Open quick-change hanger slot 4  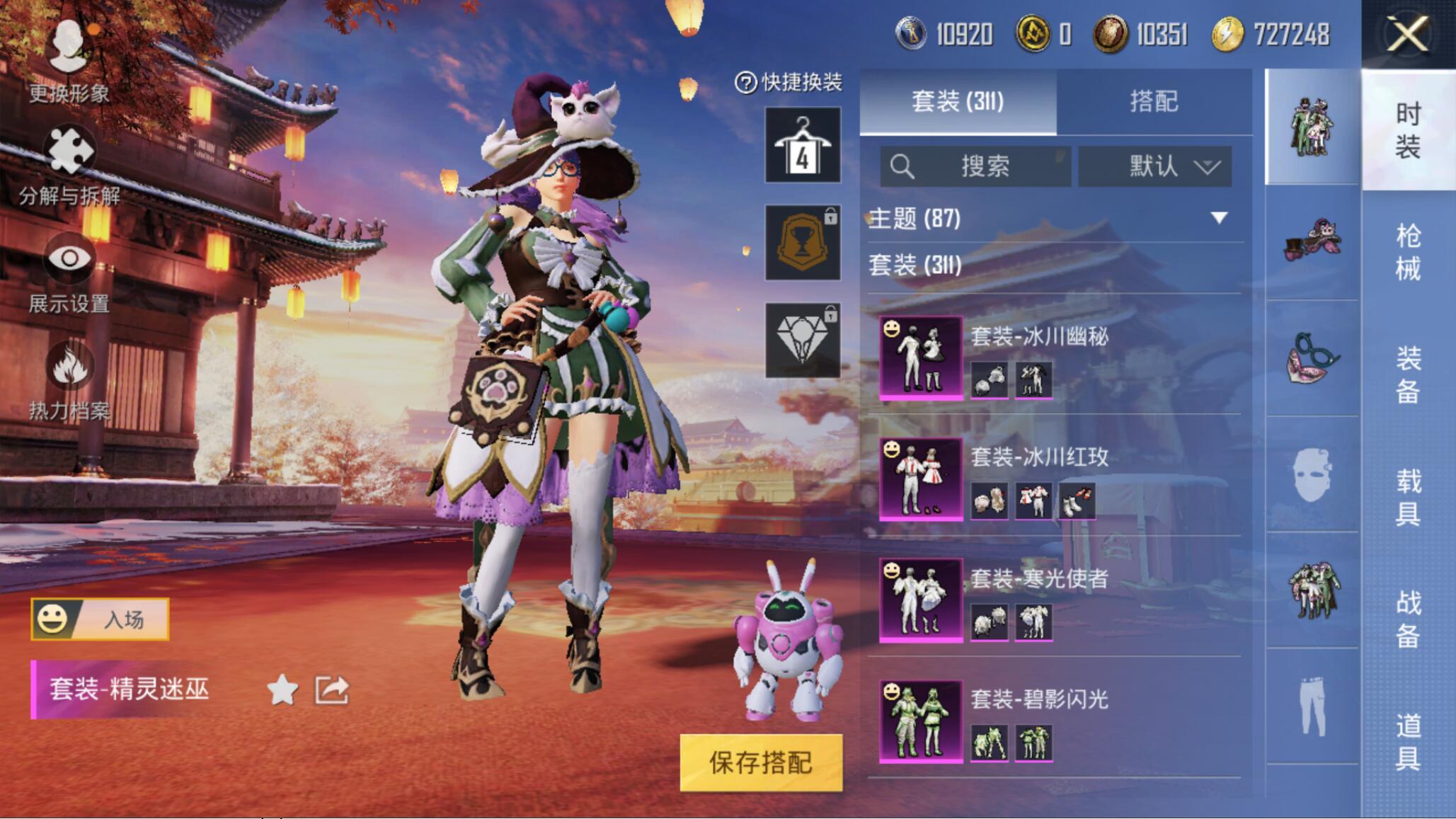coord(803,145)
